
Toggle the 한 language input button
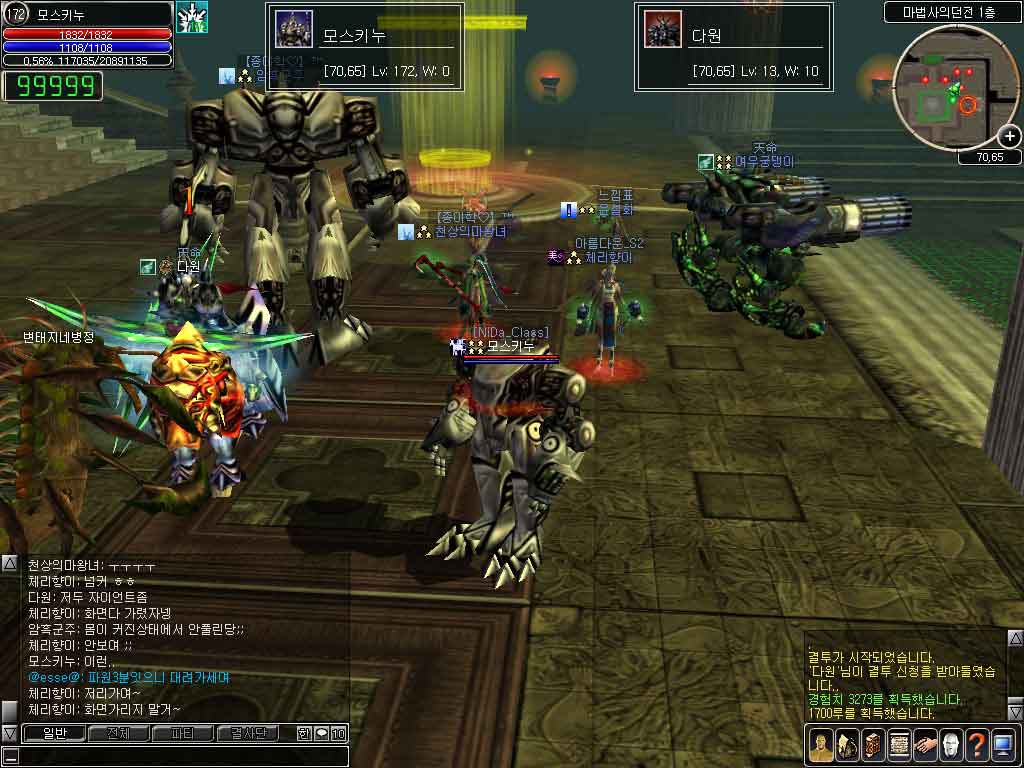304,733
